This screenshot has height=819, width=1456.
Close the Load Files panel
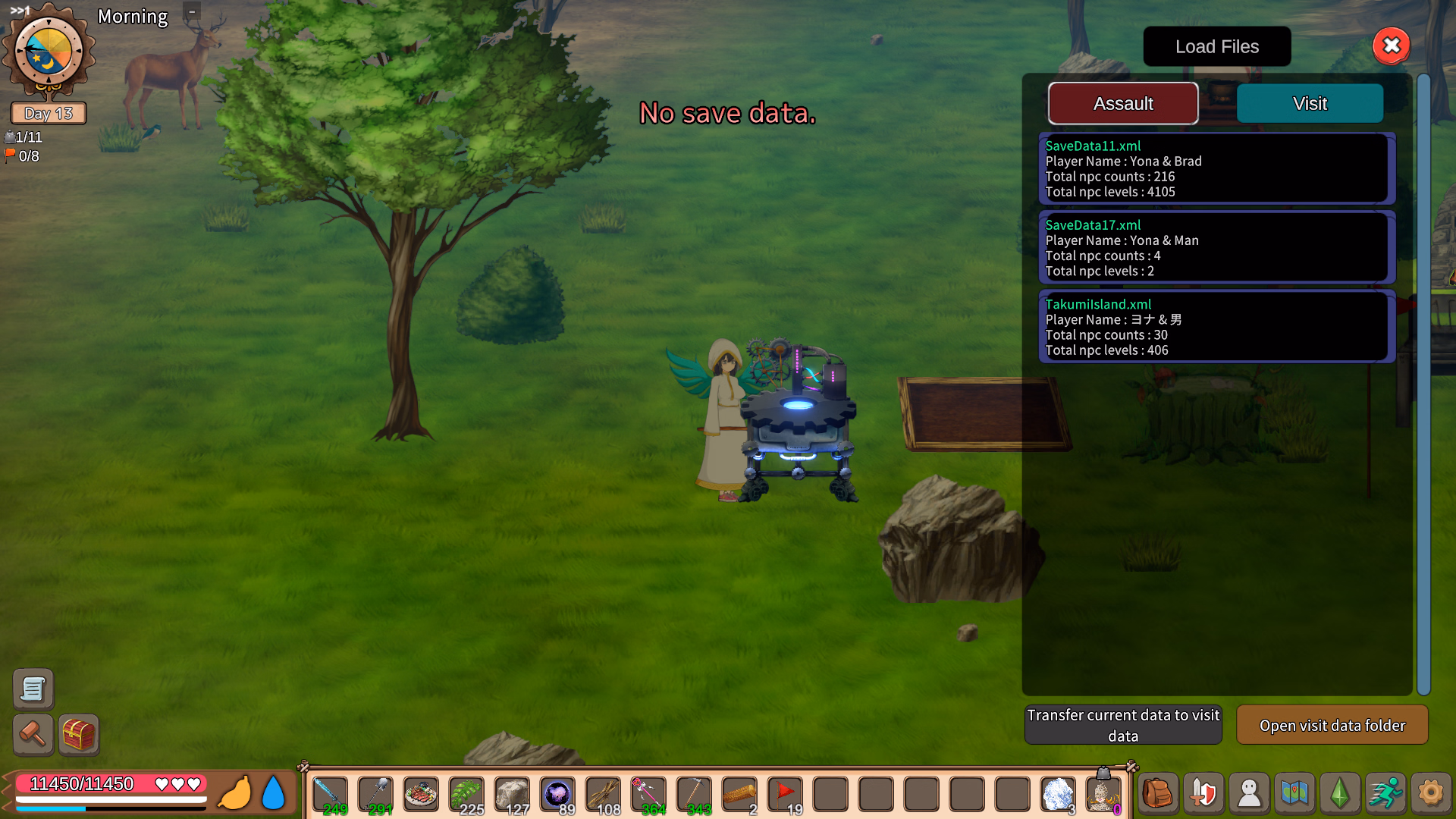(1391, 46)
